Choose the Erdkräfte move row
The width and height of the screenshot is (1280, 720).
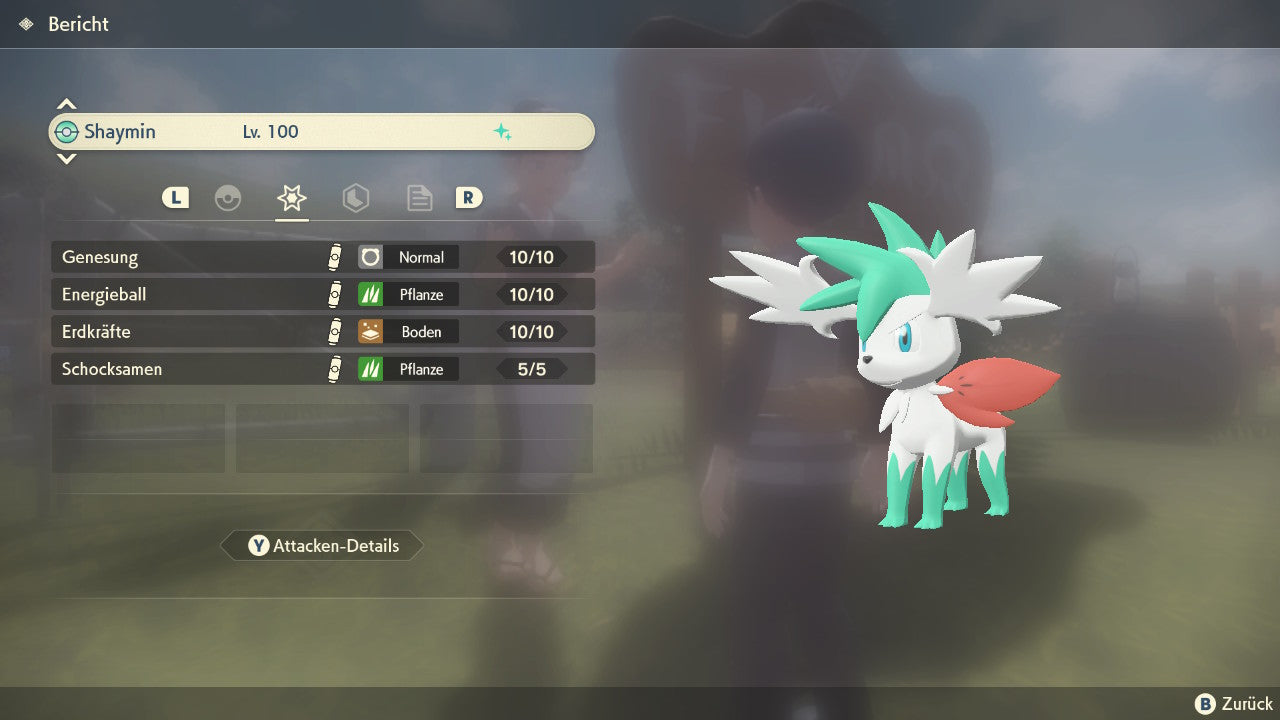pyautogui.click(x=322, y=332)
